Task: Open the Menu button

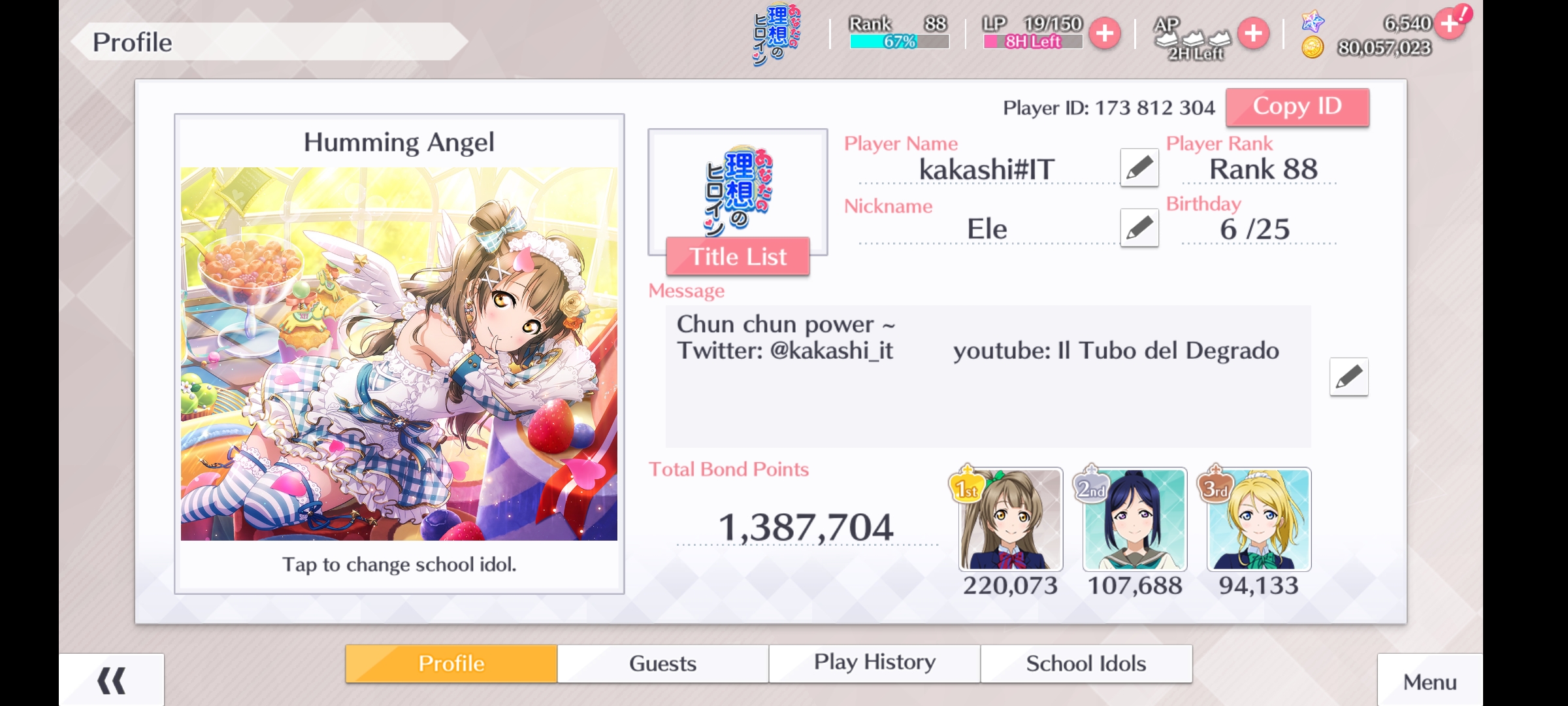Action: tap(1429, 682)
